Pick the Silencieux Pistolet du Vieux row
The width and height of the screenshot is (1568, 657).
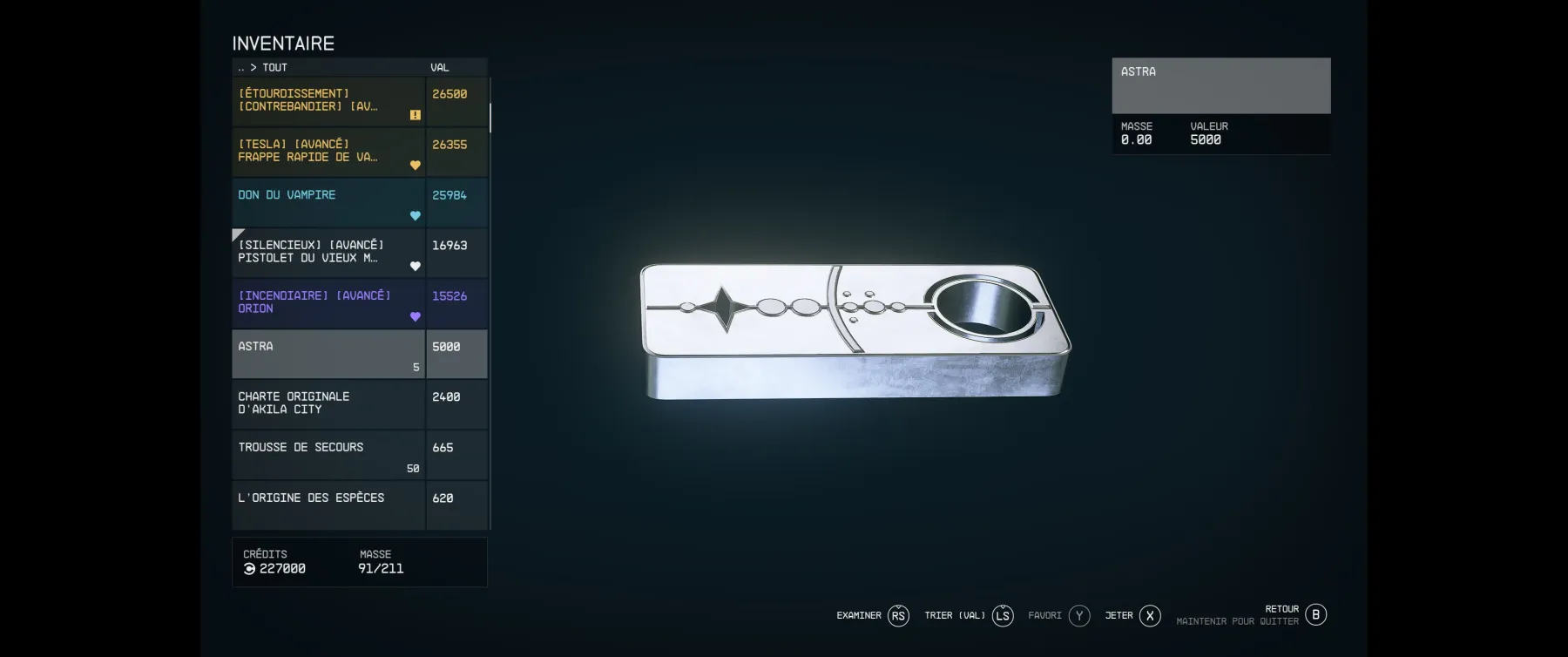click(328, 253)
